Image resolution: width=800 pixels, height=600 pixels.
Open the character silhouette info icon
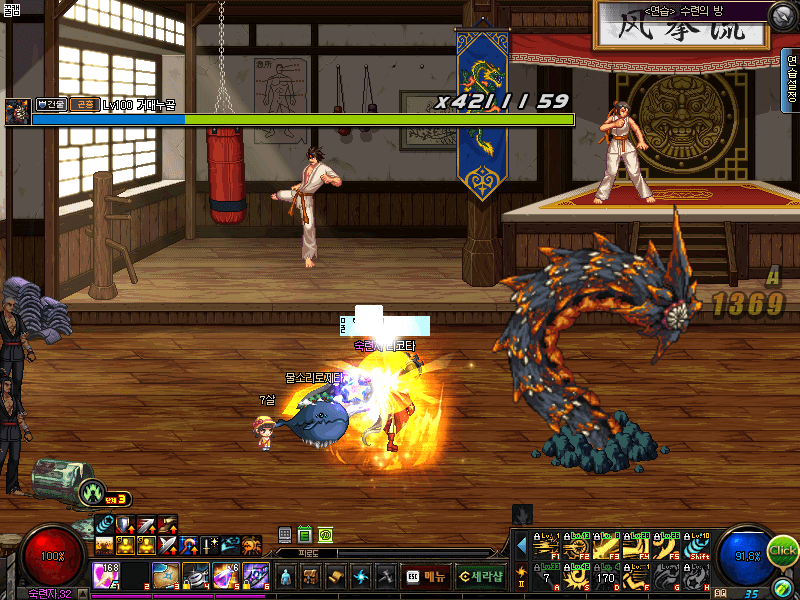285,577
